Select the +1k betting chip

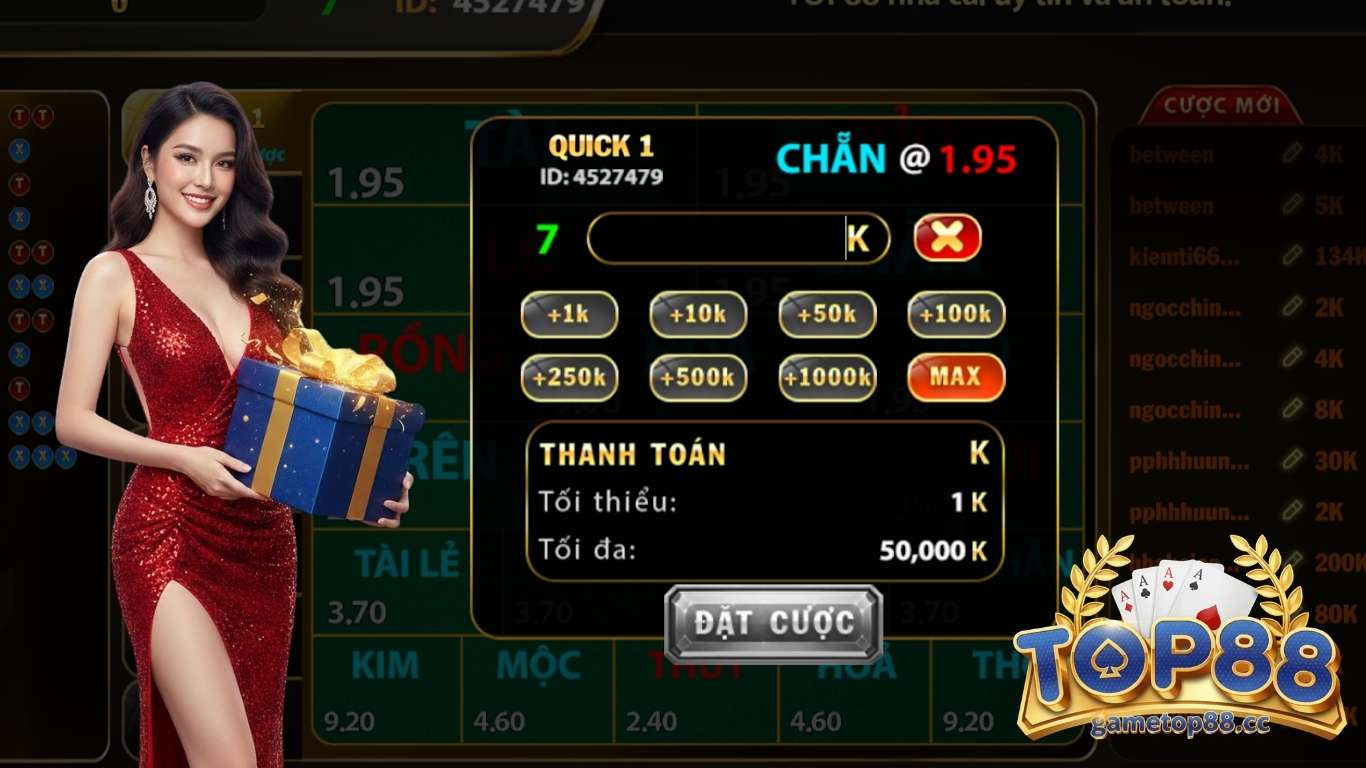(568, 314)
